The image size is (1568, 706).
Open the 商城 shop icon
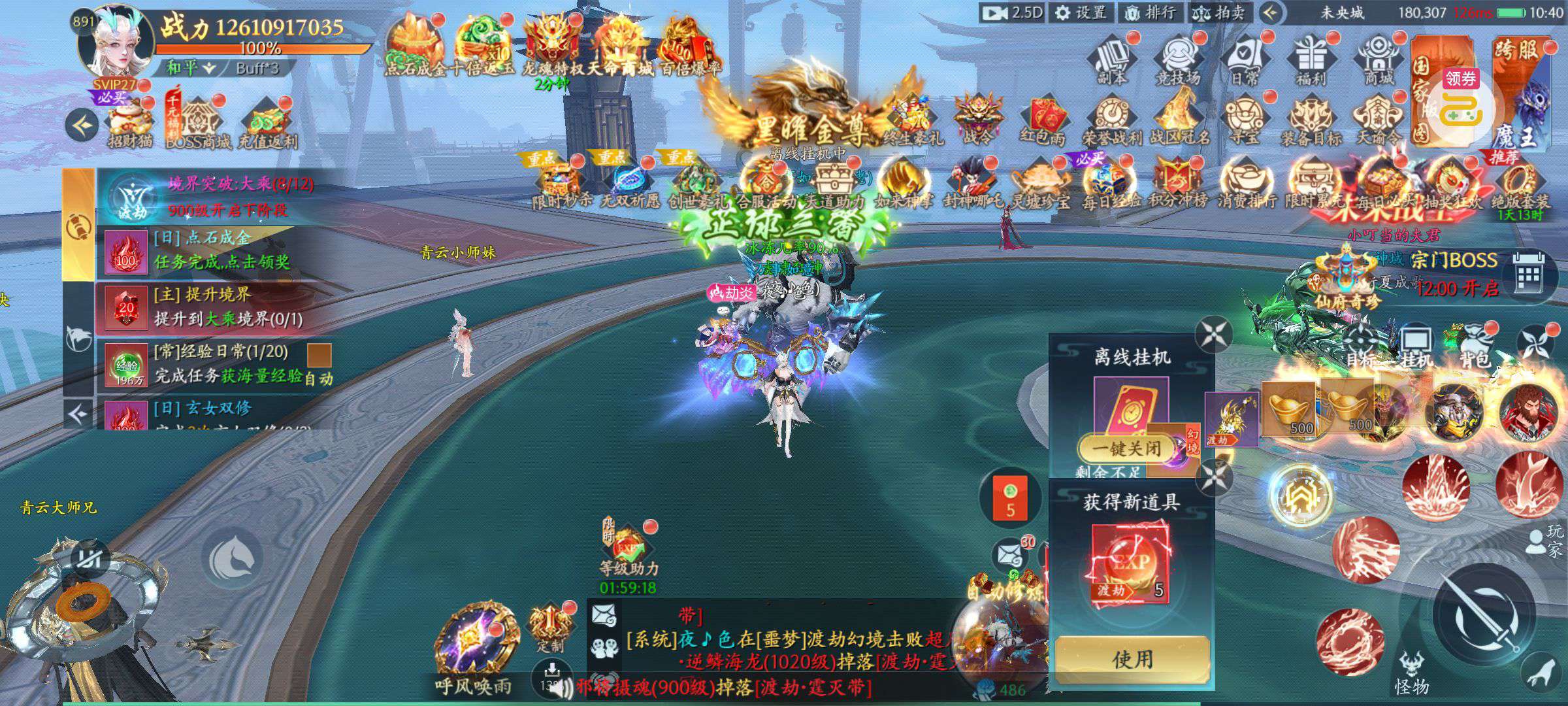(1379, 60)
